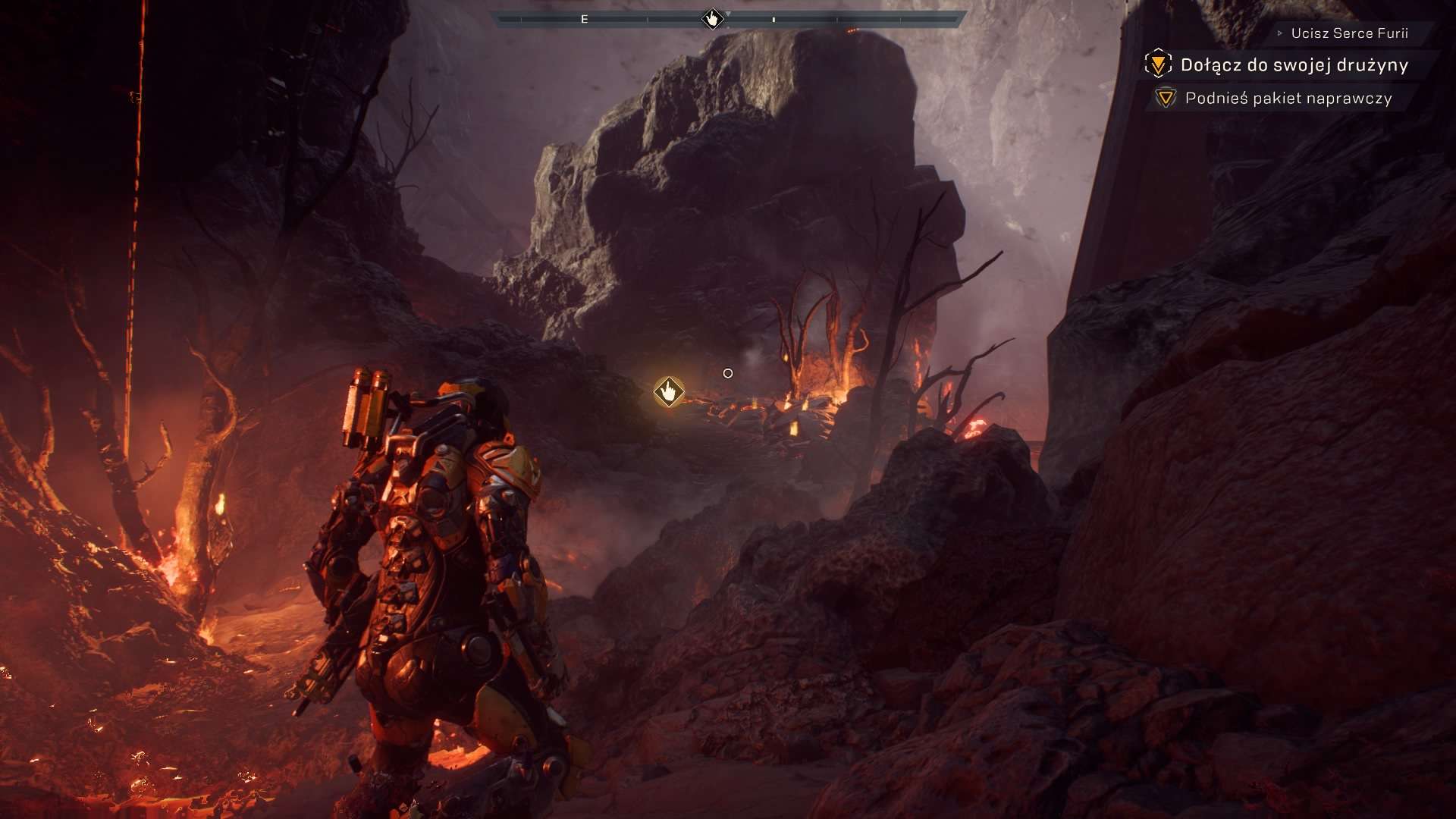Click the 'Podnieś pakiet naprawczy' objective entry
The height and width of the screenshot is (819, 1456).
coord(1288,99)
